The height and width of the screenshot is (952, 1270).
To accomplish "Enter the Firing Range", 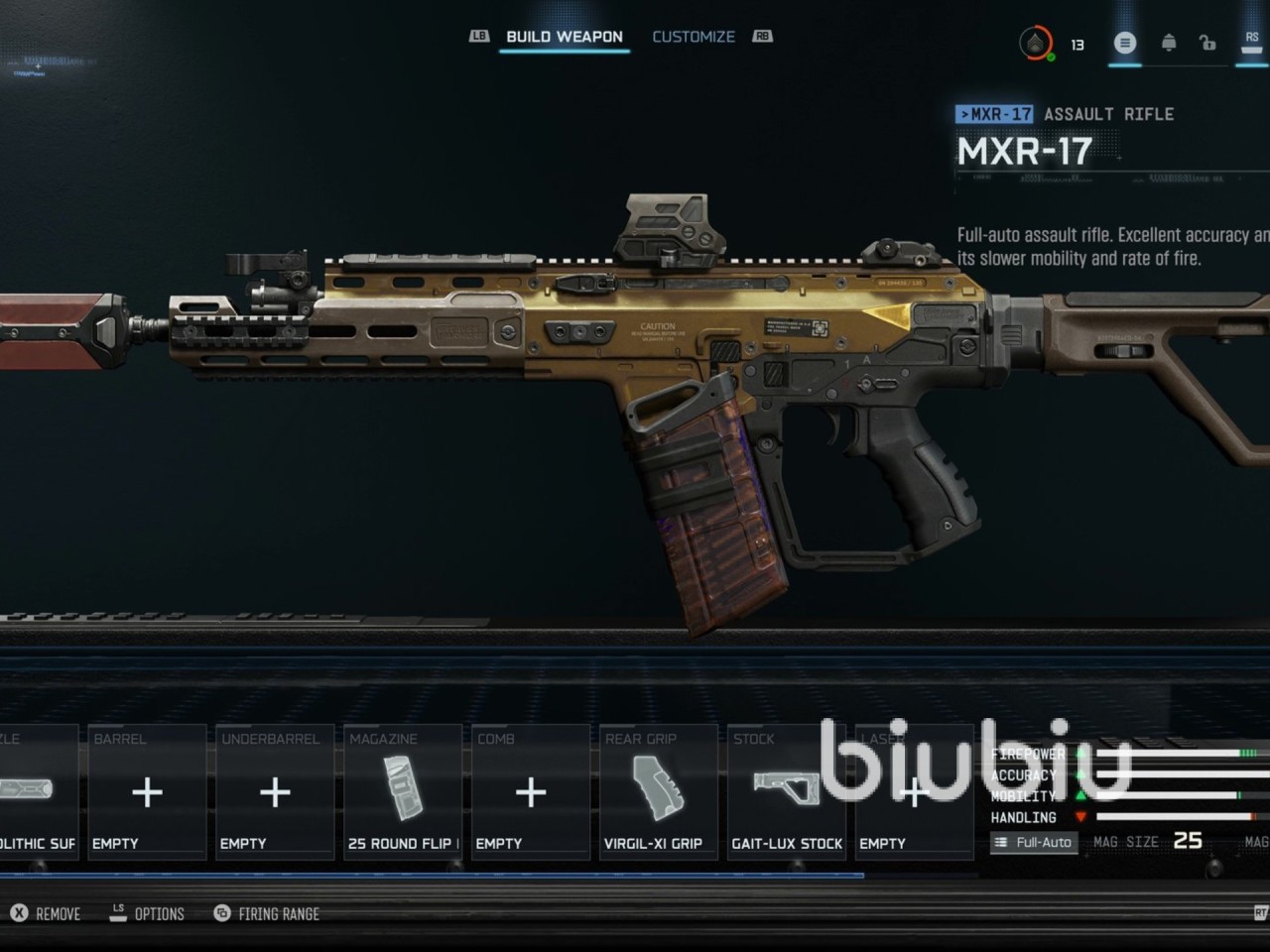I will click(x=267, y=913).
